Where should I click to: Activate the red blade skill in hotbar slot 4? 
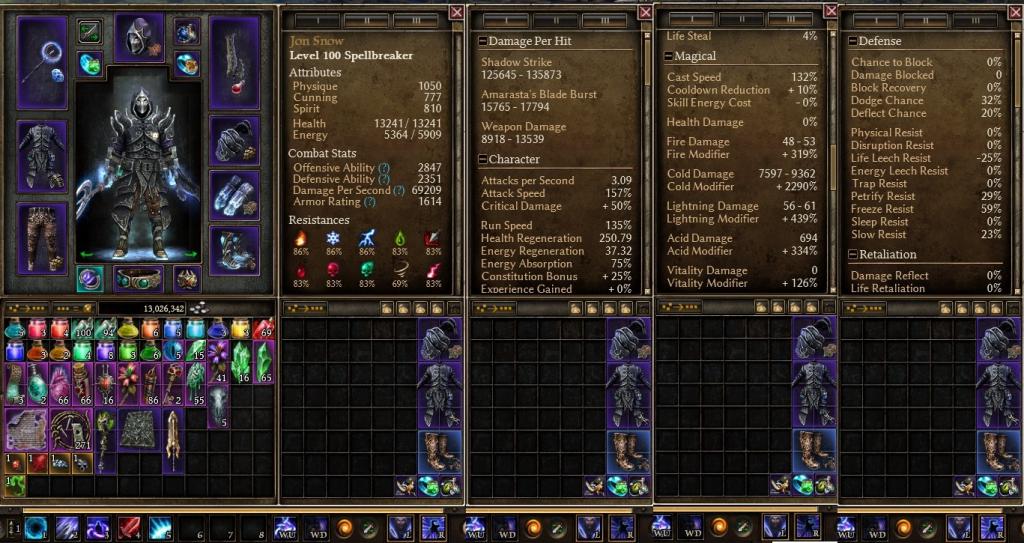click(129, 528)
